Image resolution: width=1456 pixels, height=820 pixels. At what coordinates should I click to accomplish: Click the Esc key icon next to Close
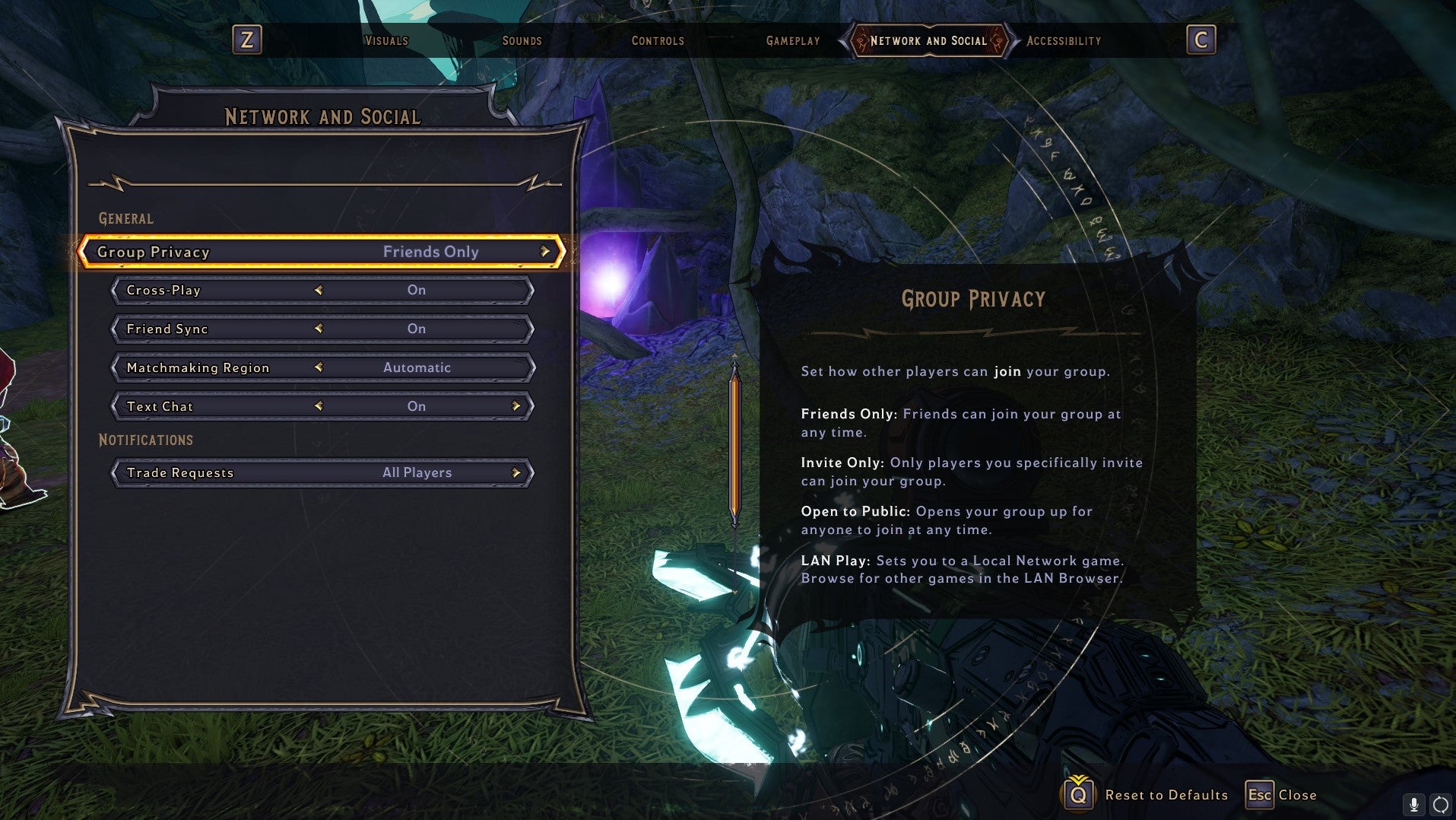click(x=1261, y=794)
